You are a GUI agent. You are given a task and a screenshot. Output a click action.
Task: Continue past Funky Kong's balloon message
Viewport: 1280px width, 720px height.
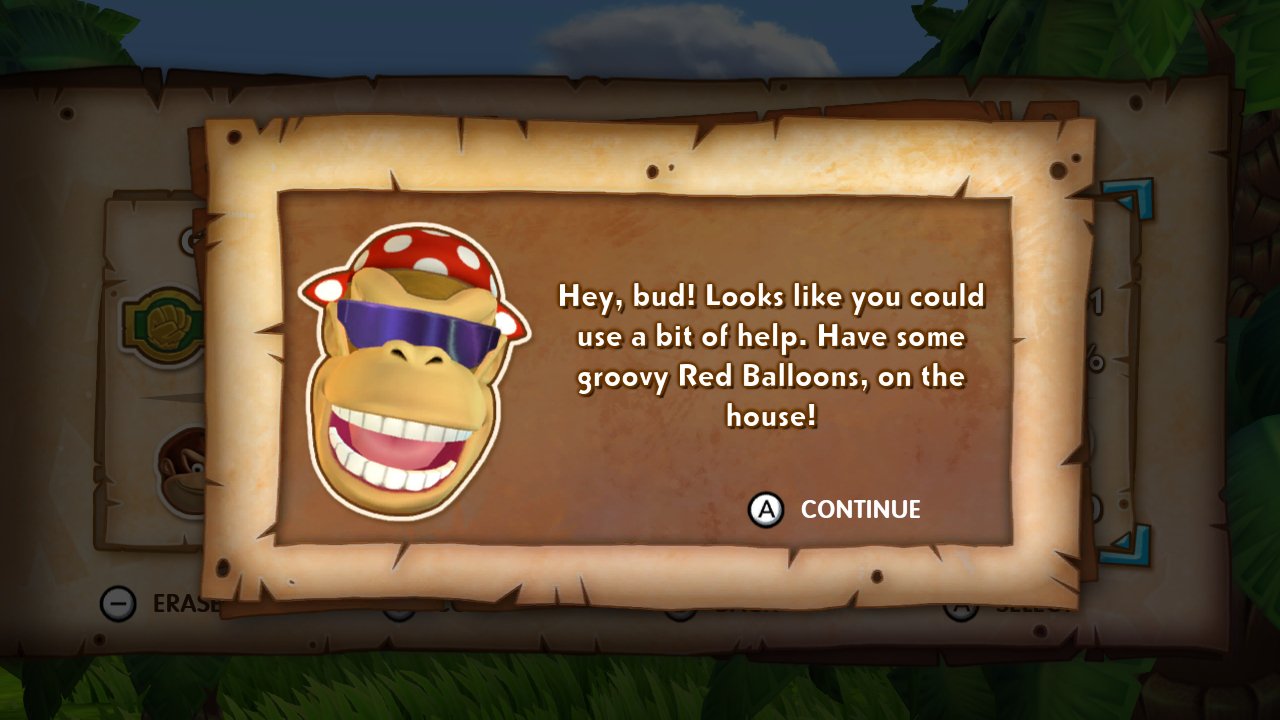[836, 510]
